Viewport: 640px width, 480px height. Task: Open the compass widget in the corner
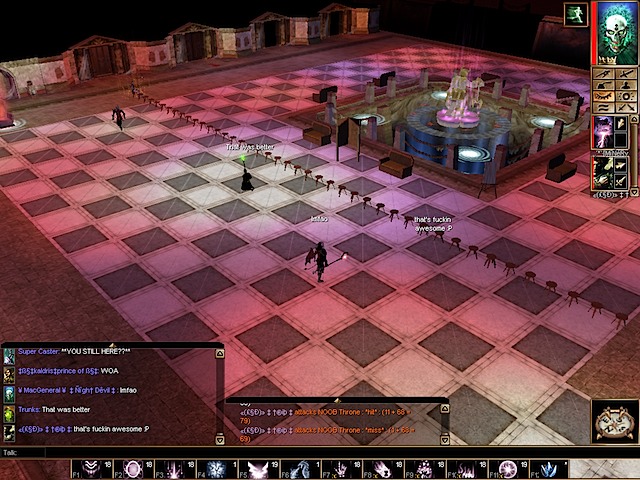pos(614,422)
